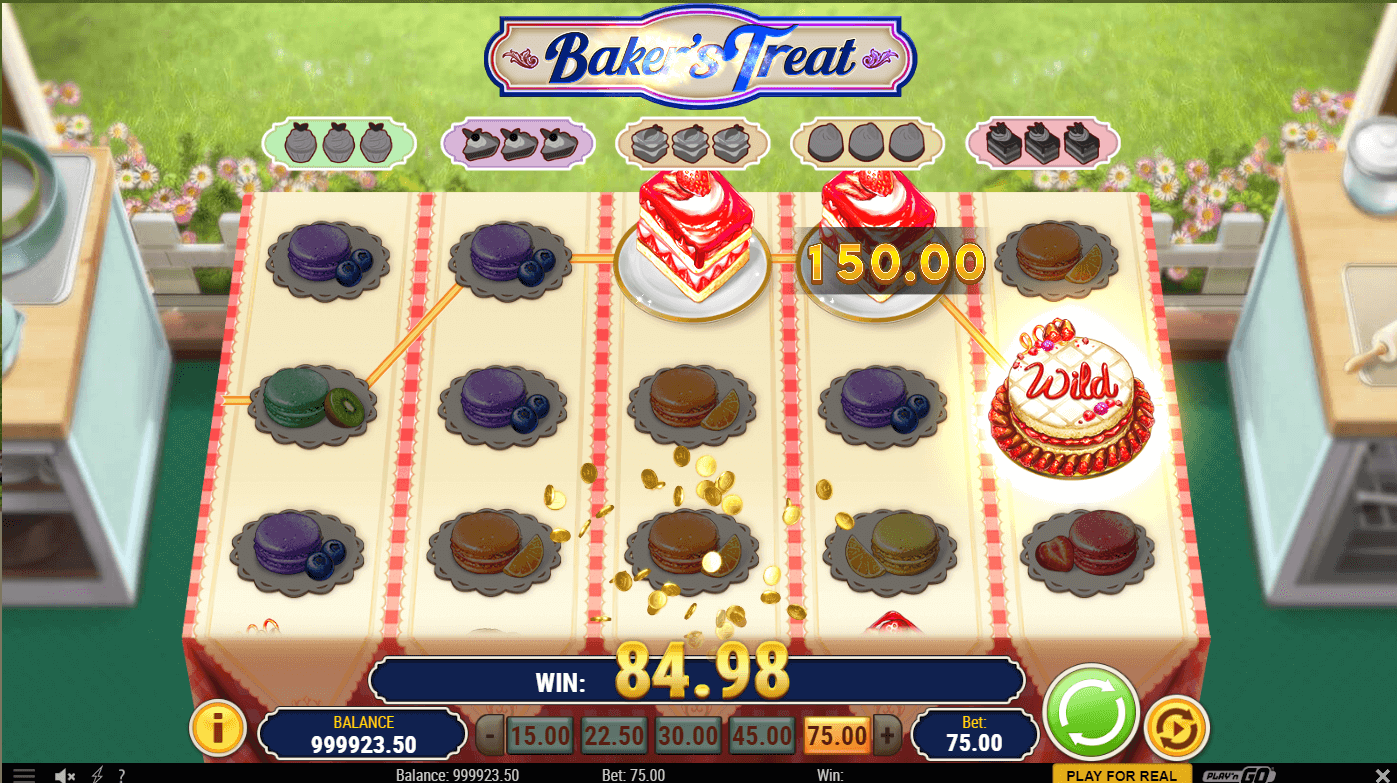Open the hamburger menu in the bottom bar

24,775
